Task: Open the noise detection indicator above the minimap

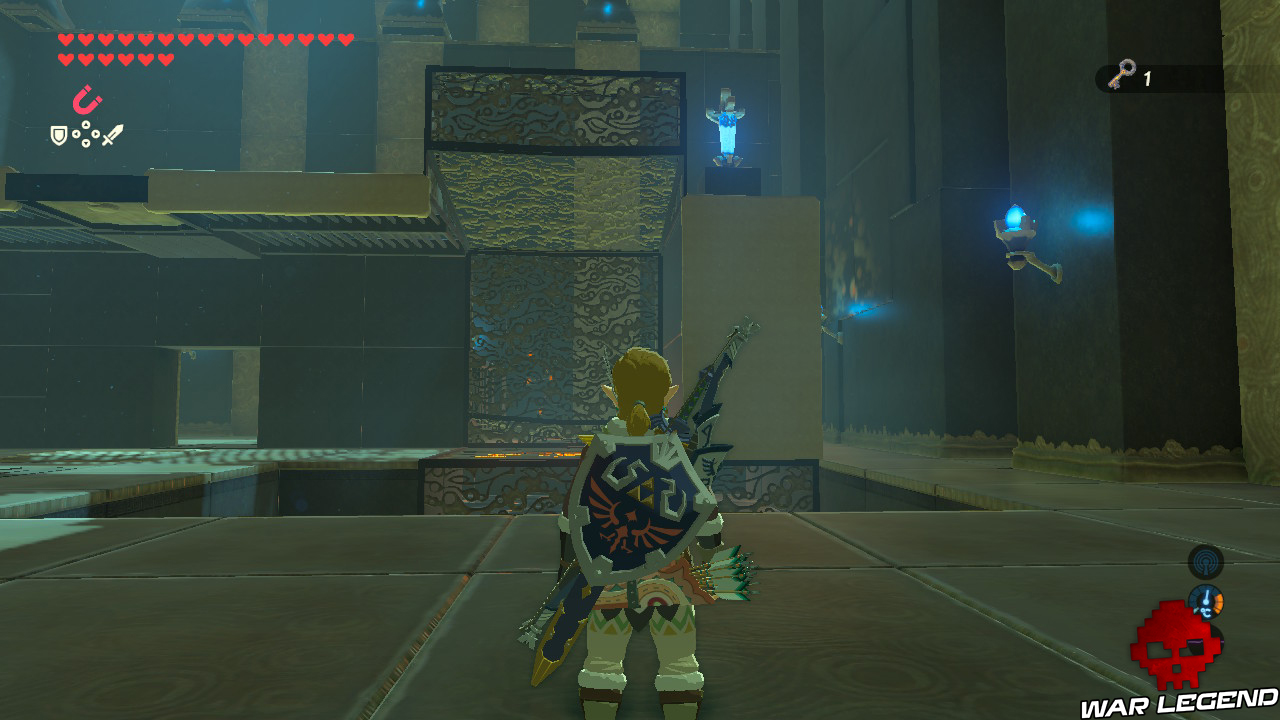Action: [x=1206, y=562]
